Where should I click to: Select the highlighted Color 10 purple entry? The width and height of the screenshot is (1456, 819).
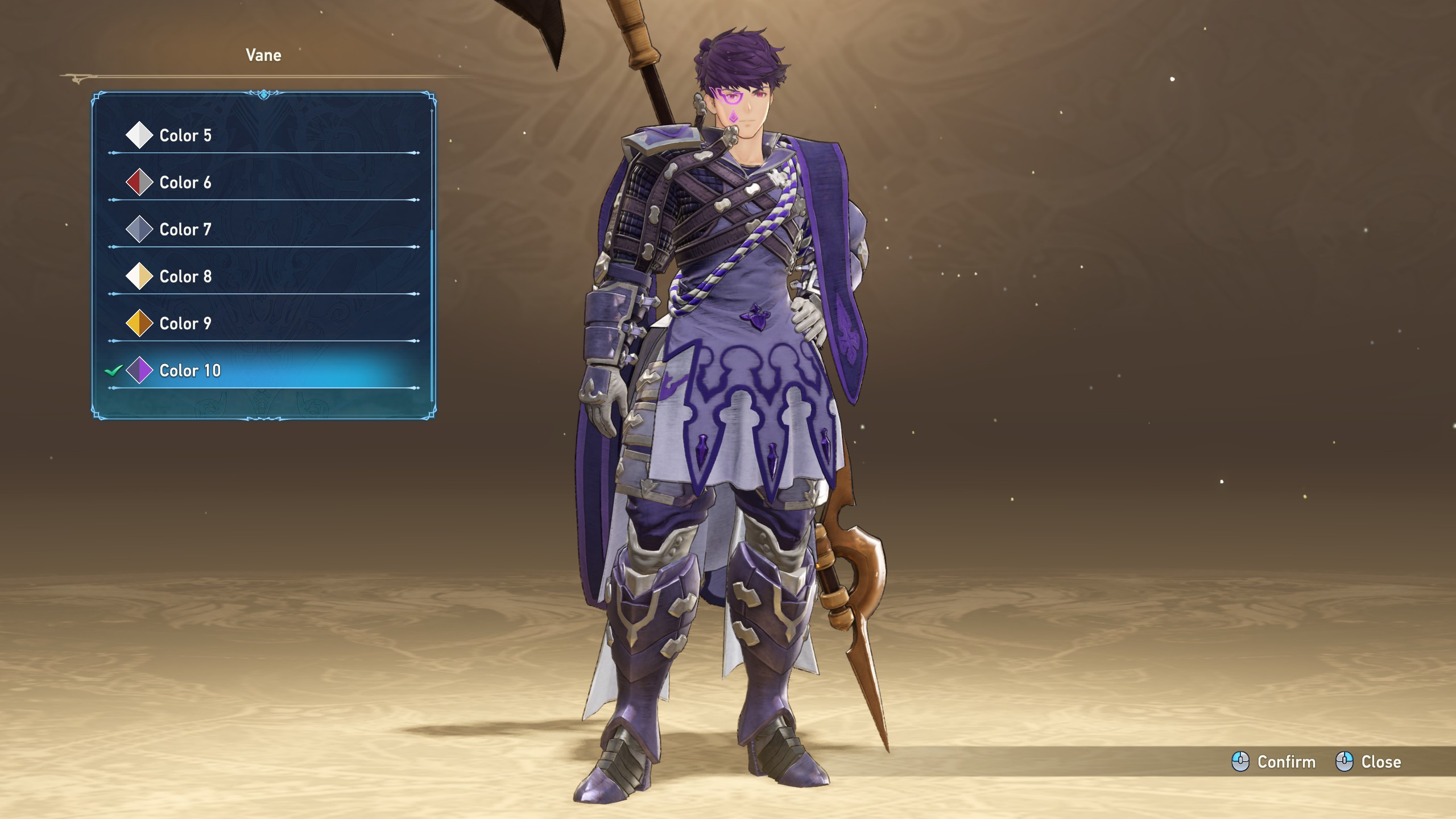(x=190, y=371)
